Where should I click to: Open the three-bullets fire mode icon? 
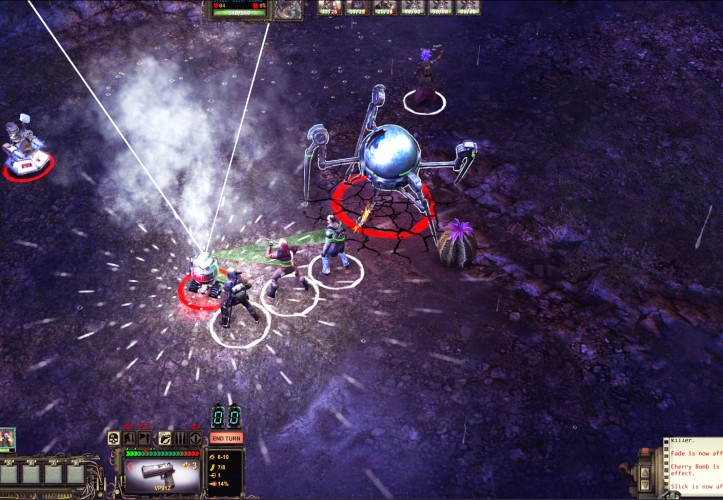click(180, 438)
